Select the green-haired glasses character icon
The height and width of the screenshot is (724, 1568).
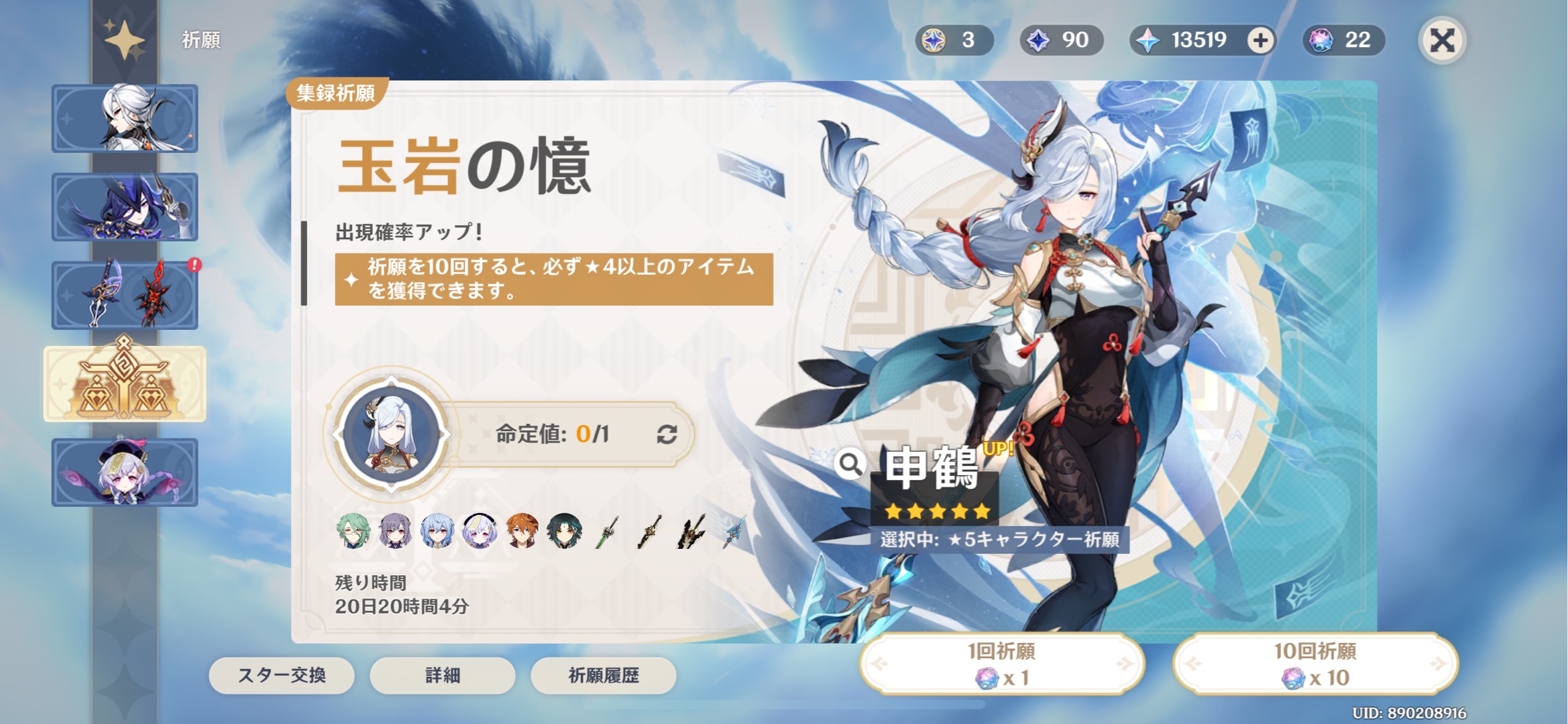pyautogui.click(x=353, y=532)
